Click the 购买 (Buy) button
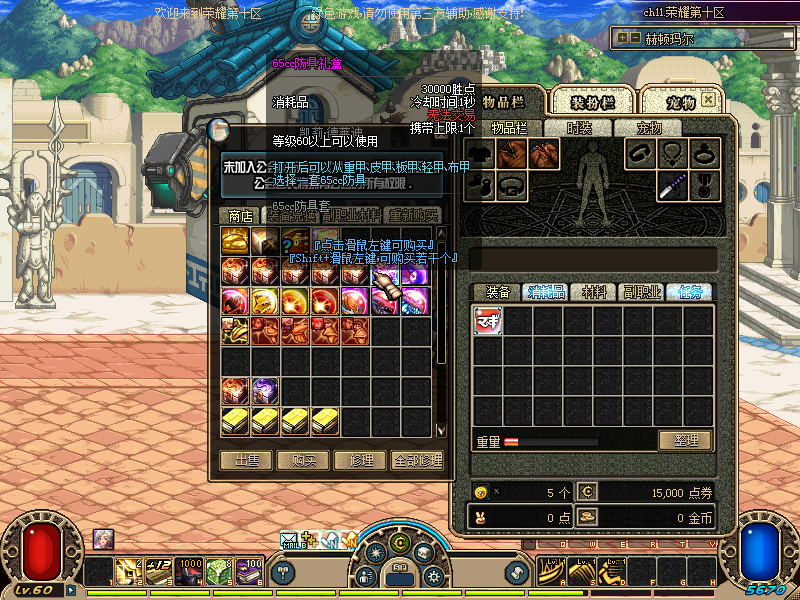This screenshot has width=800, height=600. click(304, 460)
